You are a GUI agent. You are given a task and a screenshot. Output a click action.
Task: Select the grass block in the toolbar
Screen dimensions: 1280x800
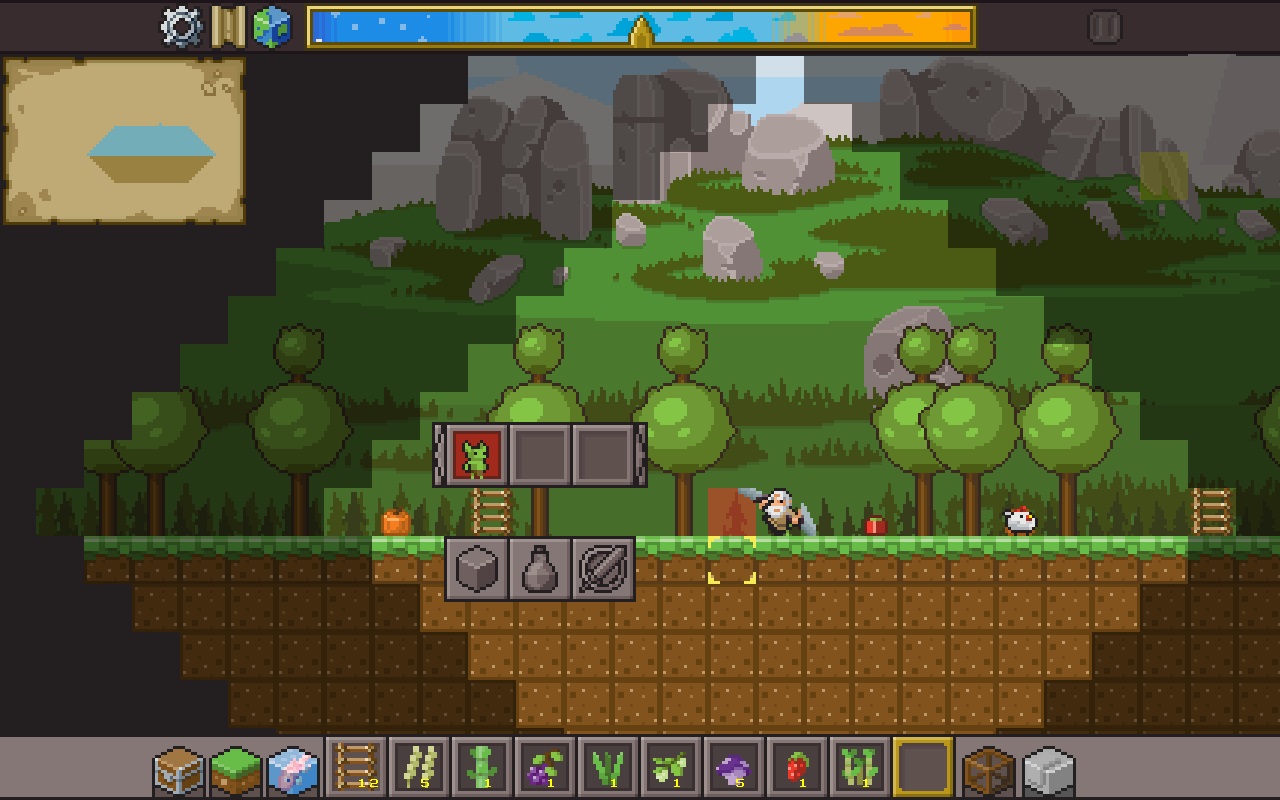tap(236, 771)
